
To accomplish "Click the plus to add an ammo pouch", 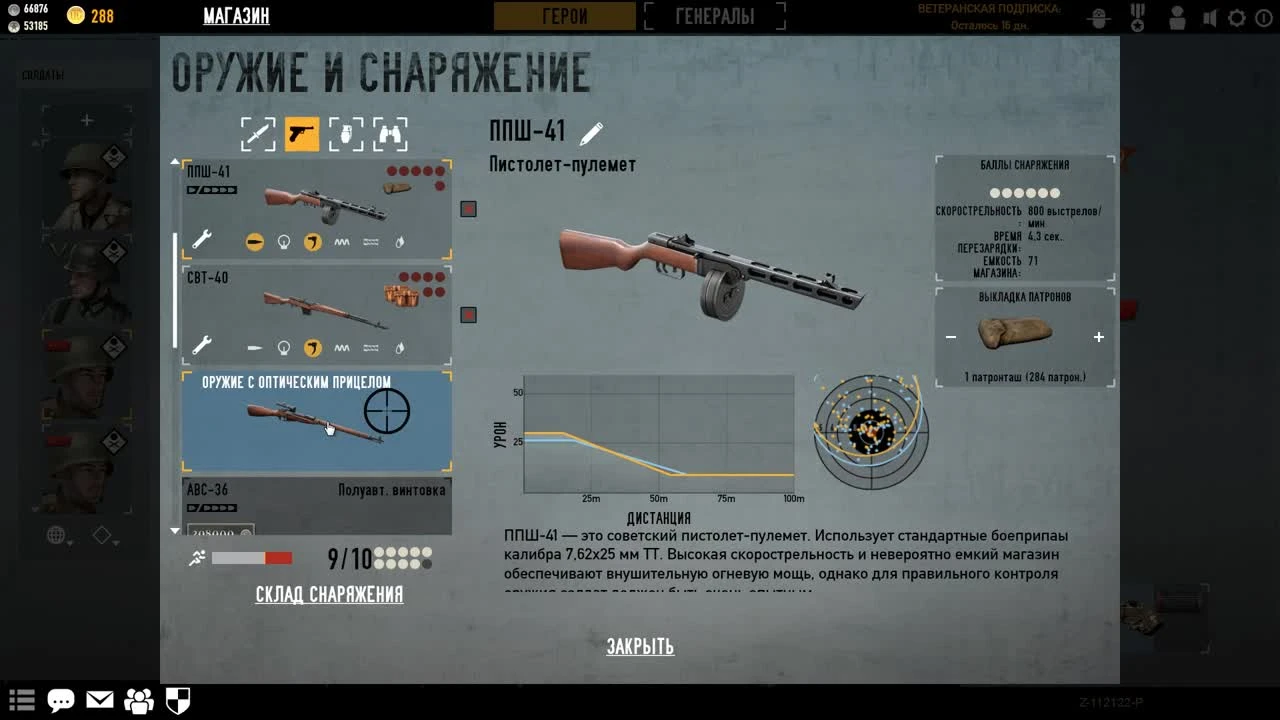I will [1098, 337].
